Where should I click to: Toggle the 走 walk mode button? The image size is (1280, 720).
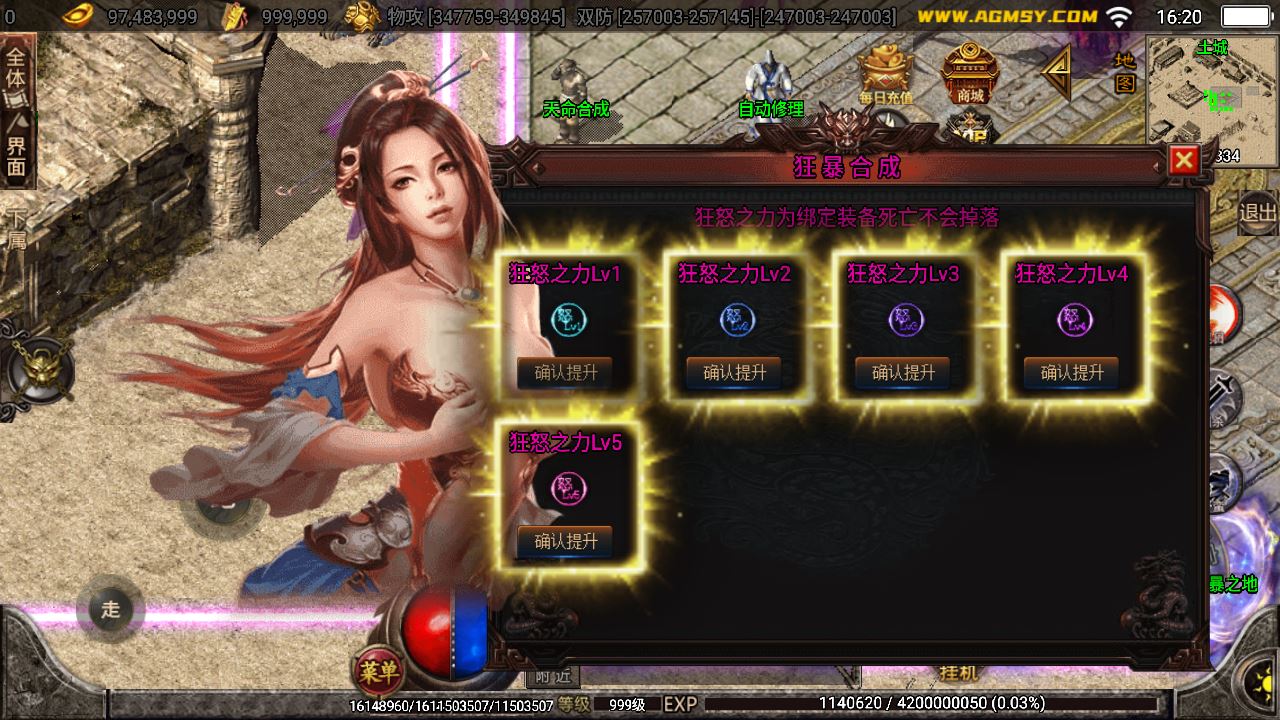point(110,609)
